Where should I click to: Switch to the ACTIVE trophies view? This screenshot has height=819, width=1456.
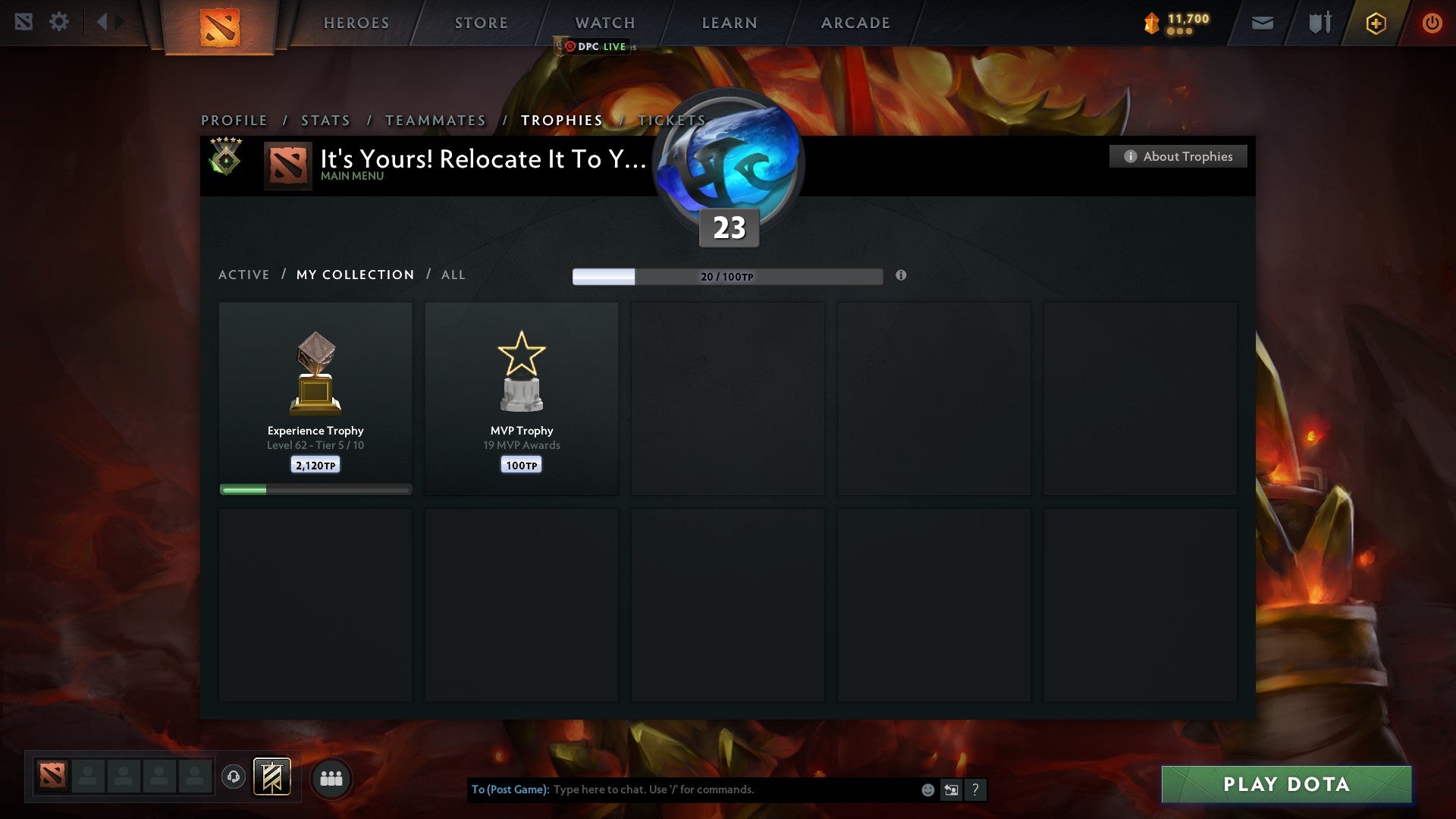pyautogui.click(x=244, y=275)
